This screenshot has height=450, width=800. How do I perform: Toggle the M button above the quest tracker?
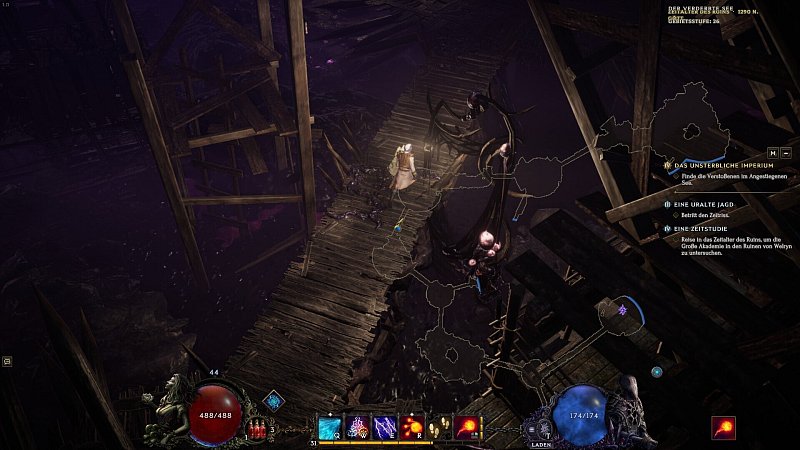(773, 152)
